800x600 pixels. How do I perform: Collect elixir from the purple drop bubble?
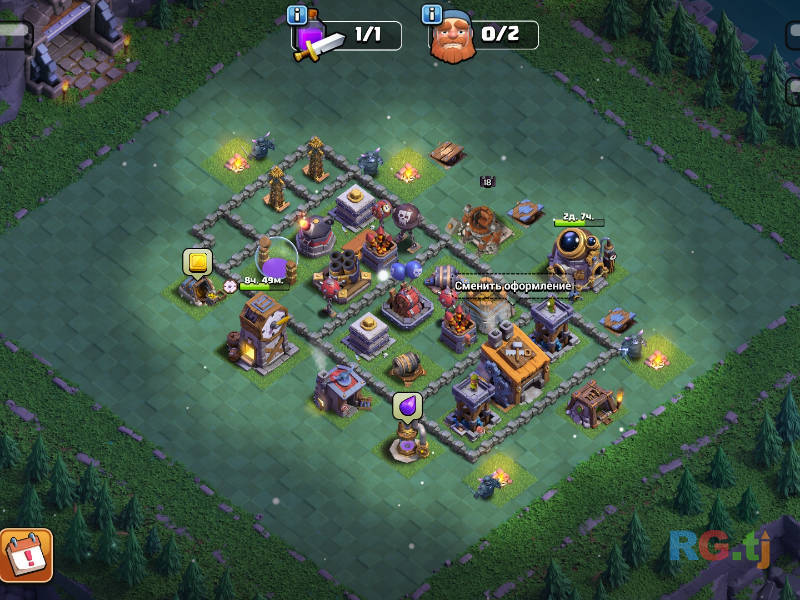pyautogui.click(x=406, y=406)
